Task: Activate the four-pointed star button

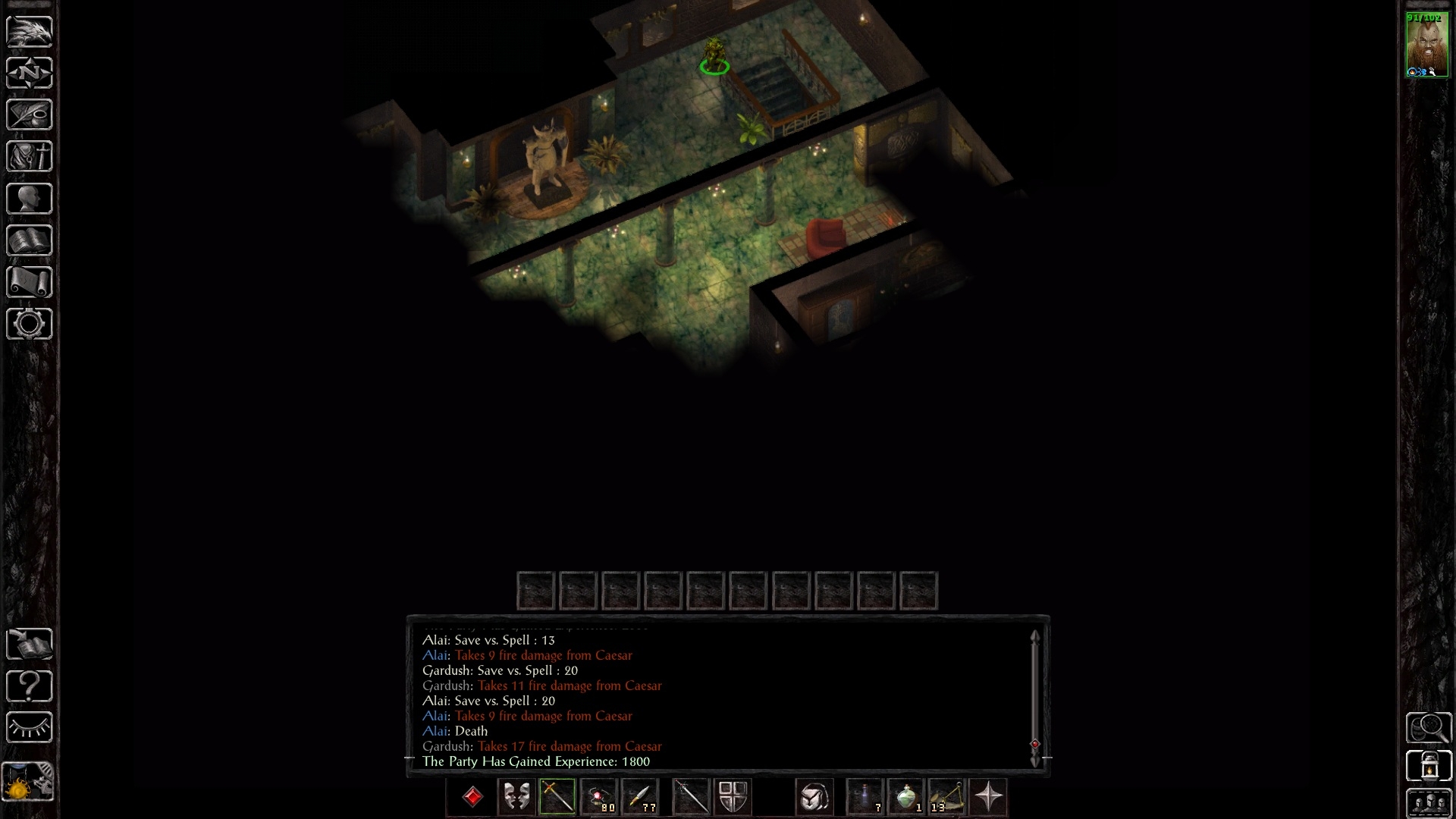Action: 988,797
